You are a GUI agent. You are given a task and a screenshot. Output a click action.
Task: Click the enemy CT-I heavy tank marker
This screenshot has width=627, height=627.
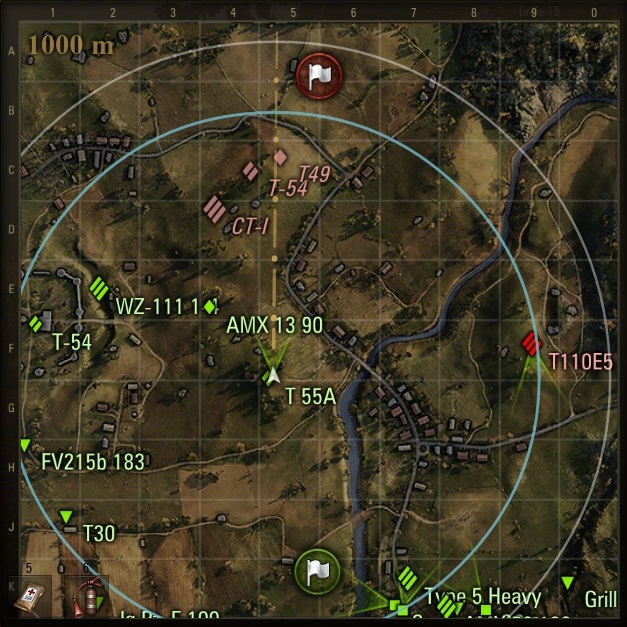pyautogui.click(x=214, y=210)
